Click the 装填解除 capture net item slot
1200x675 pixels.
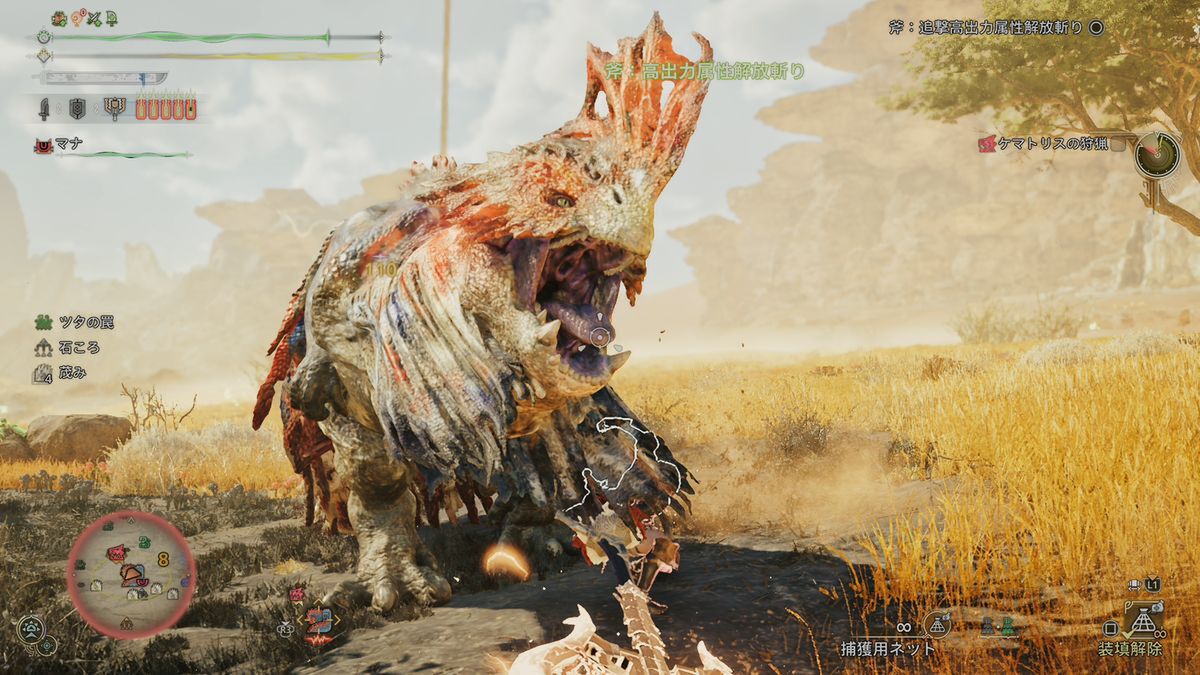click(1142, 621)
